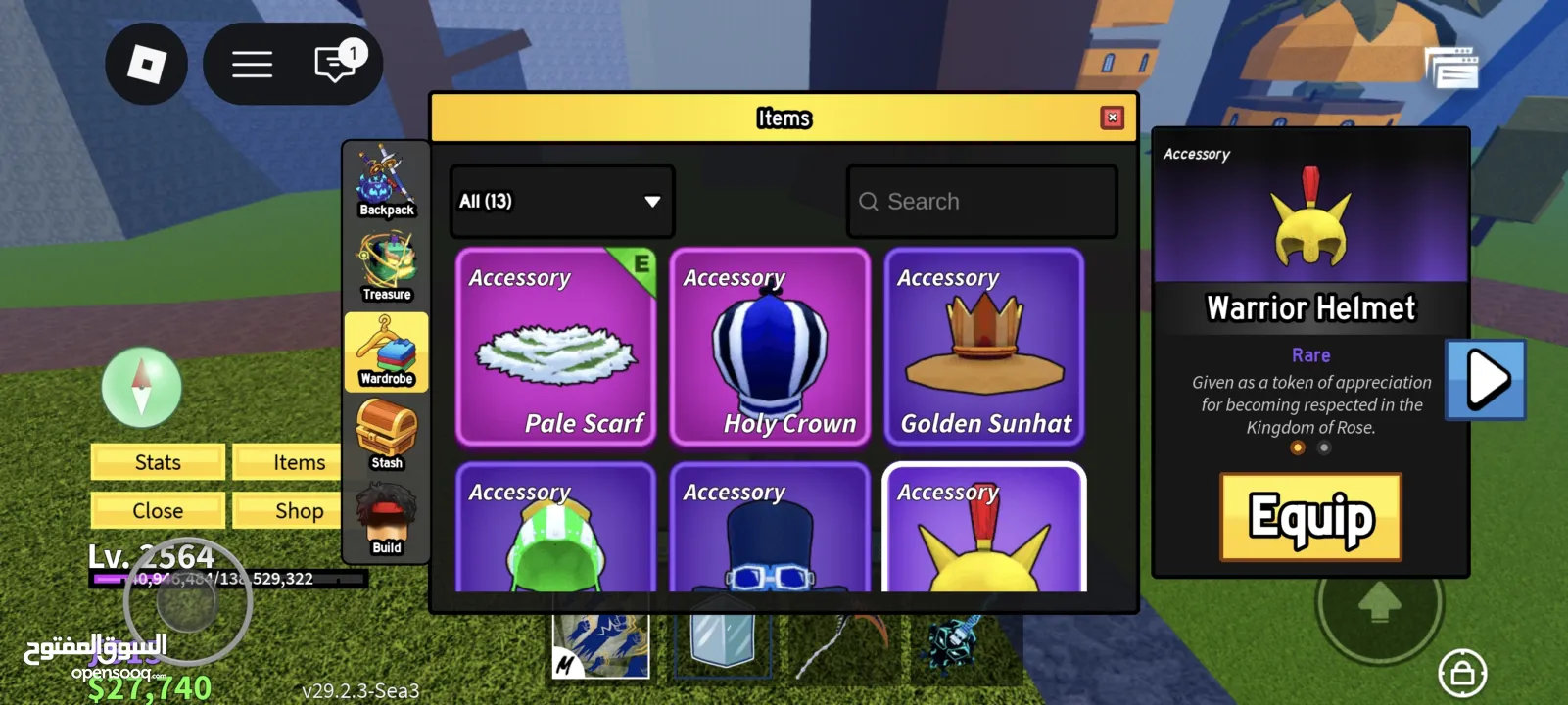
Task: Hit the yellow Close button
Action: click(158, 510)
